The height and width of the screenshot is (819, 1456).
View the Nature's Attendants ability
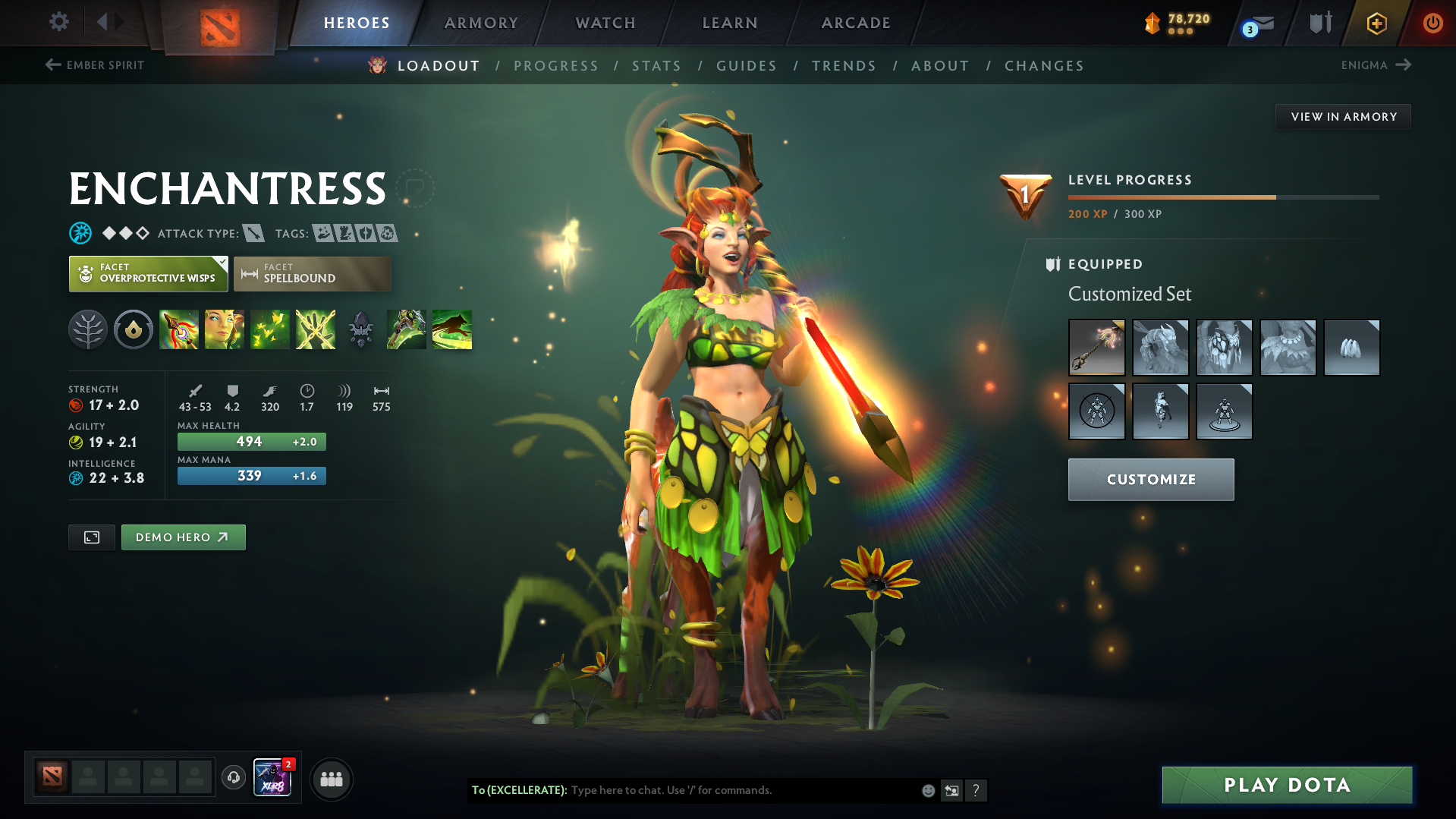coord(270,329)
